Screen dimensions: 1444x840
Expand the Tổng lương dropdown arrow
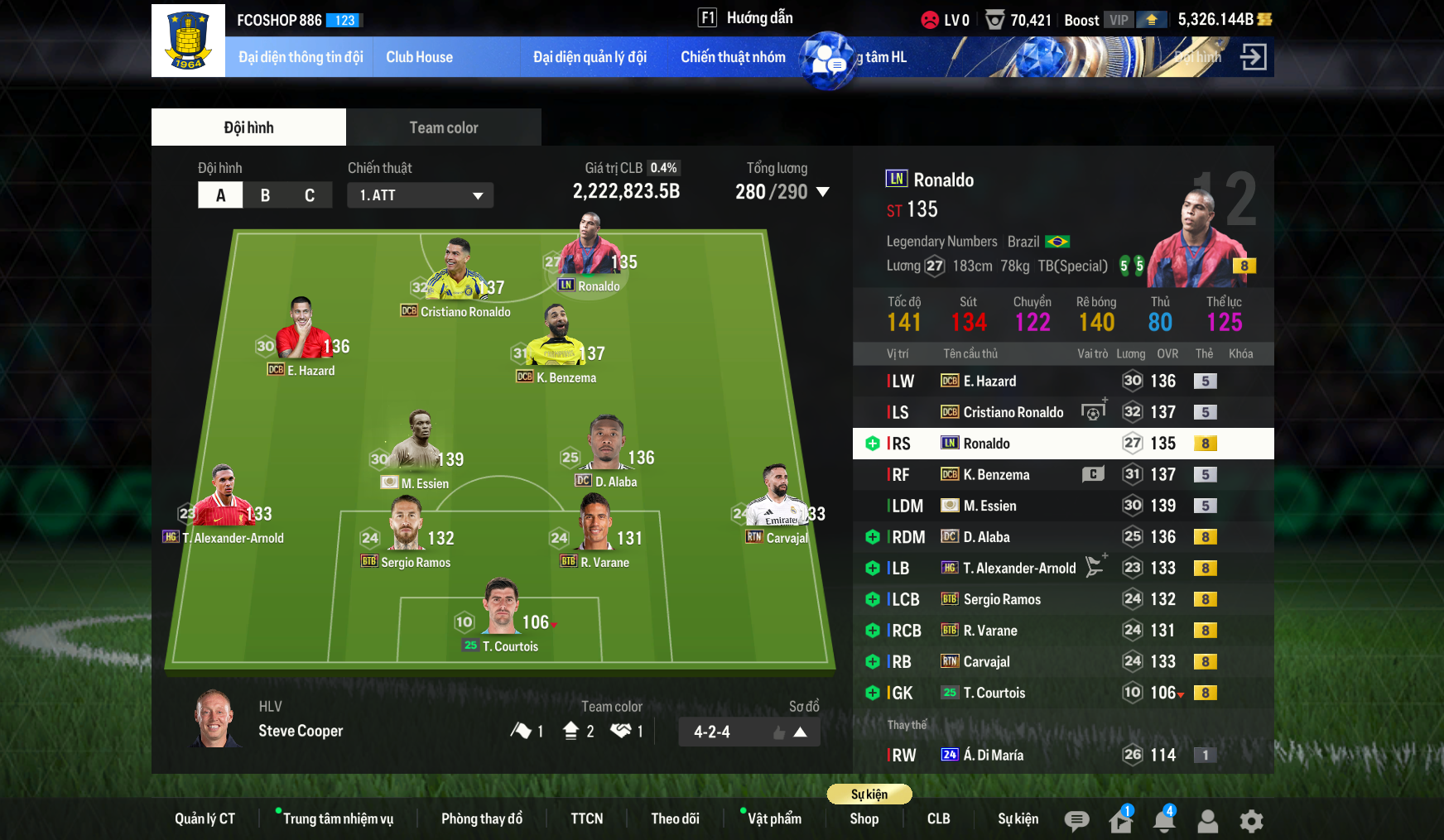pos(823,191)
